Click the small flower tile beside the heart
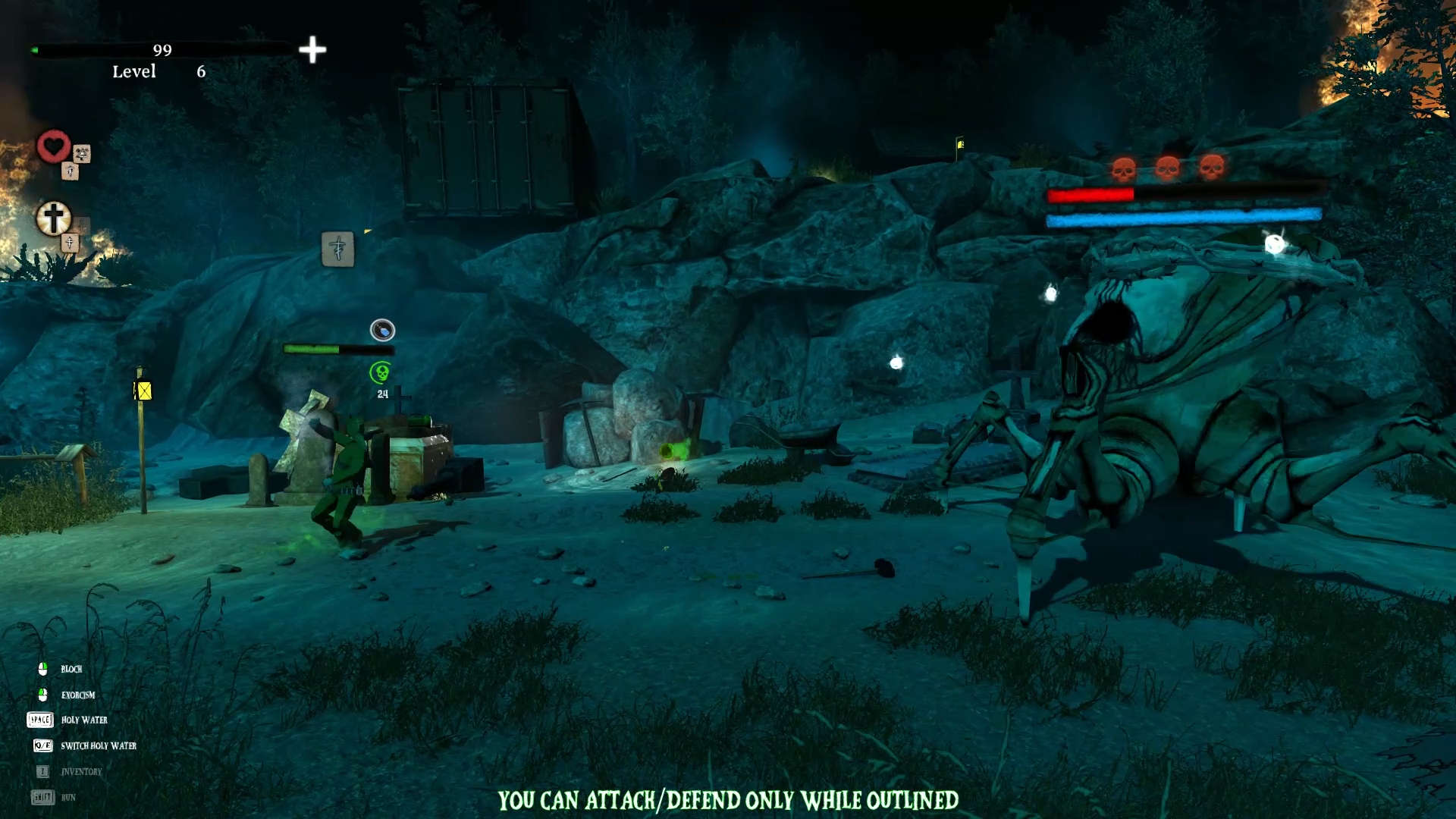 point(82,154)
